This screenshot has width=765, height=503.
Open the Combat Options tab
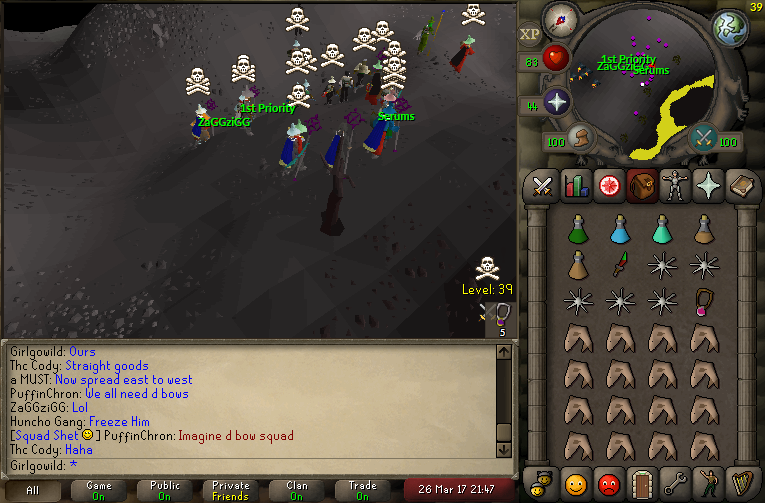(542, 186)
